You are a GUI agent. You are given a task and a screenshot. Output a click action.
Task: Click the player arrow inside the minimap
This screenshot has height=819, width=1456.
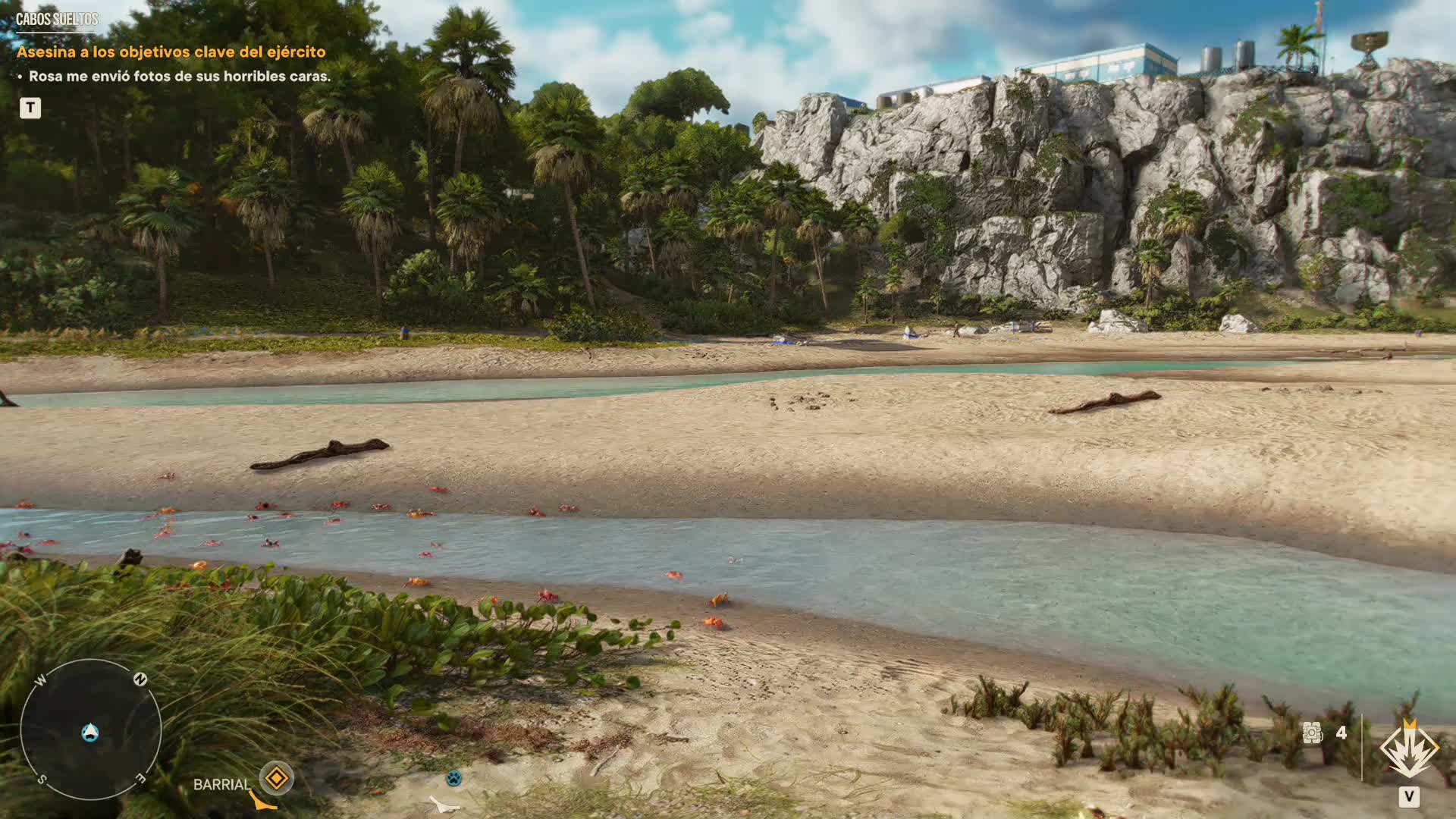pos(89,732)
